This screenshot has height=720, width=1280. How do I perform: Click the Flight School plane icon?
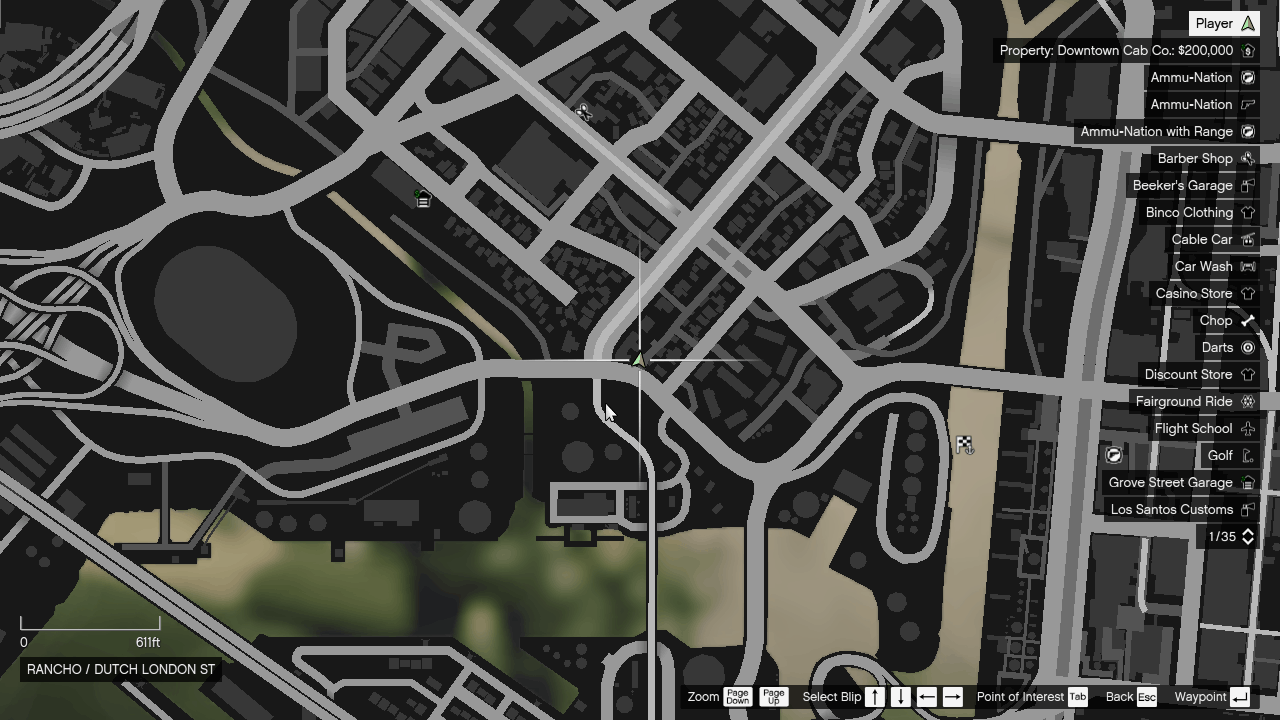point(1248,428)
